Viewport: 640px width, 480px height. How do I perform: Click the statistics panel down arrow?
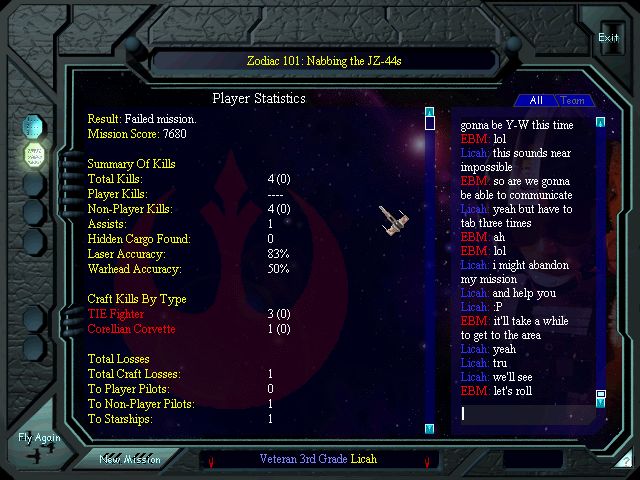point(429,428)
